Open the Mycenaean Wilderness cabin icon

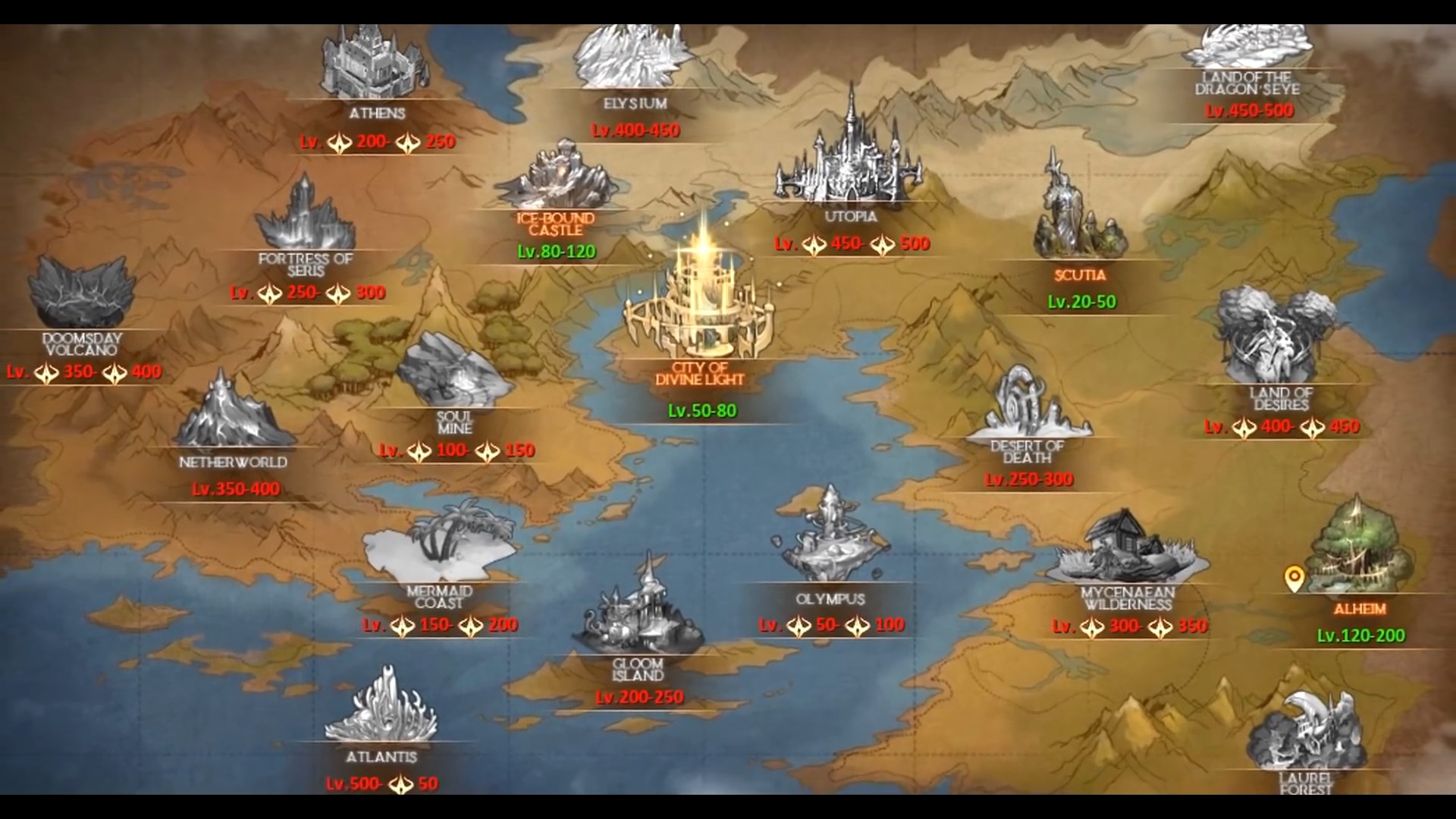[x=1122, y=546]
